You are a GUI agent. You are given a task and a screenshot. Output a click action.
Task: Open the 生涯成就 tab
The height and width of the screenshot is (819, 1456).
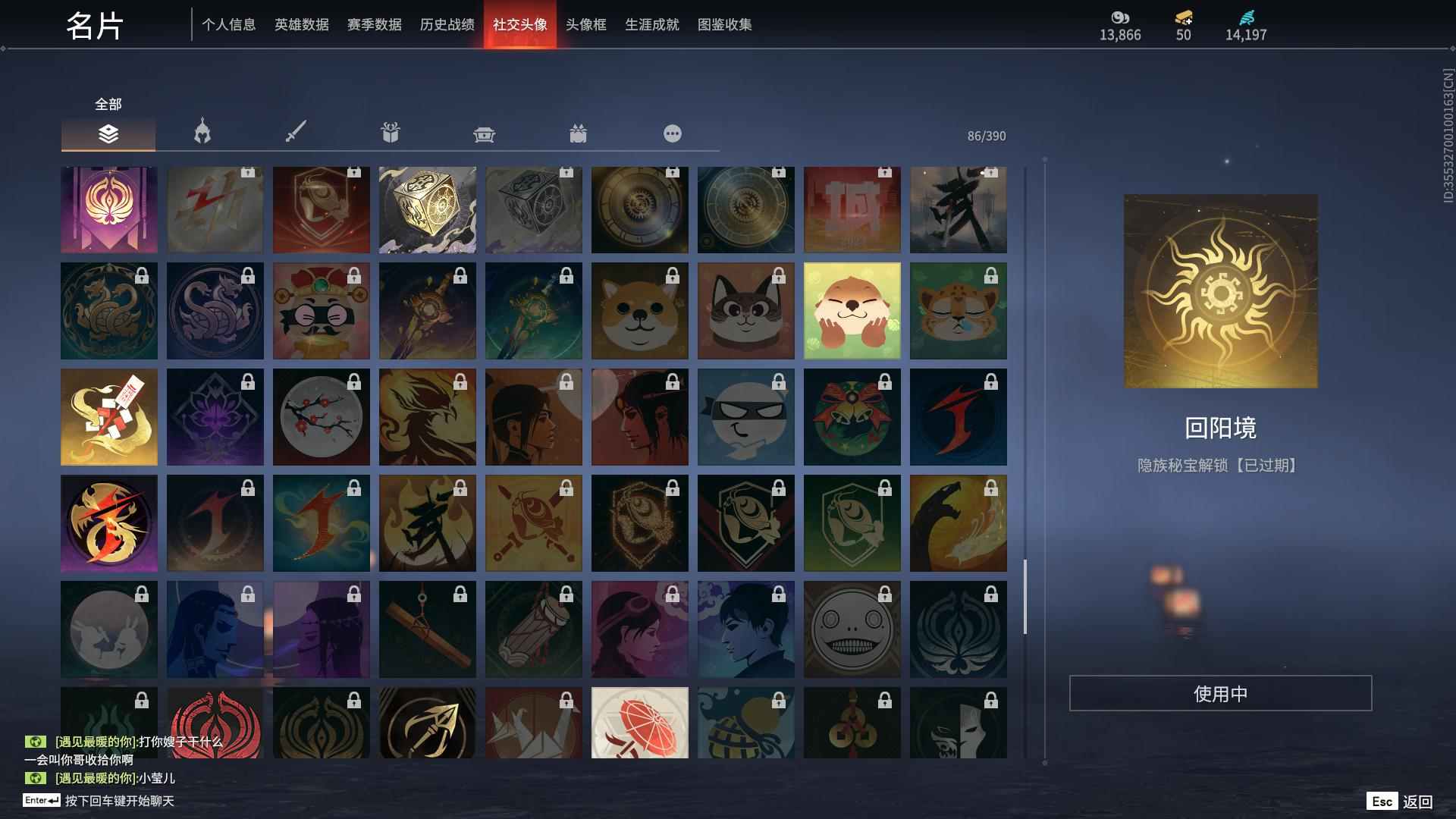coord(651,24)
